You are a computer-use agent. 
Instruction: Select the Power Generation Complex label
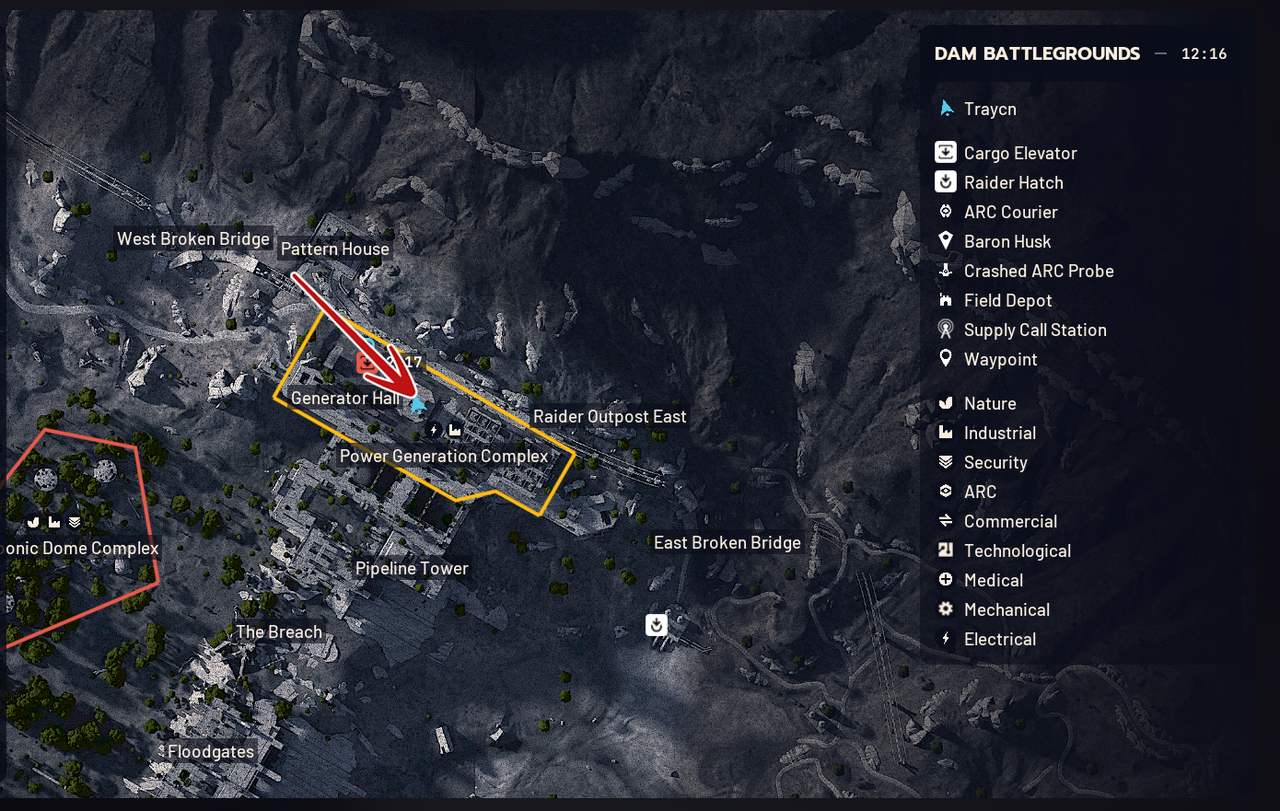pyautogui.click(x=444, y=456)
